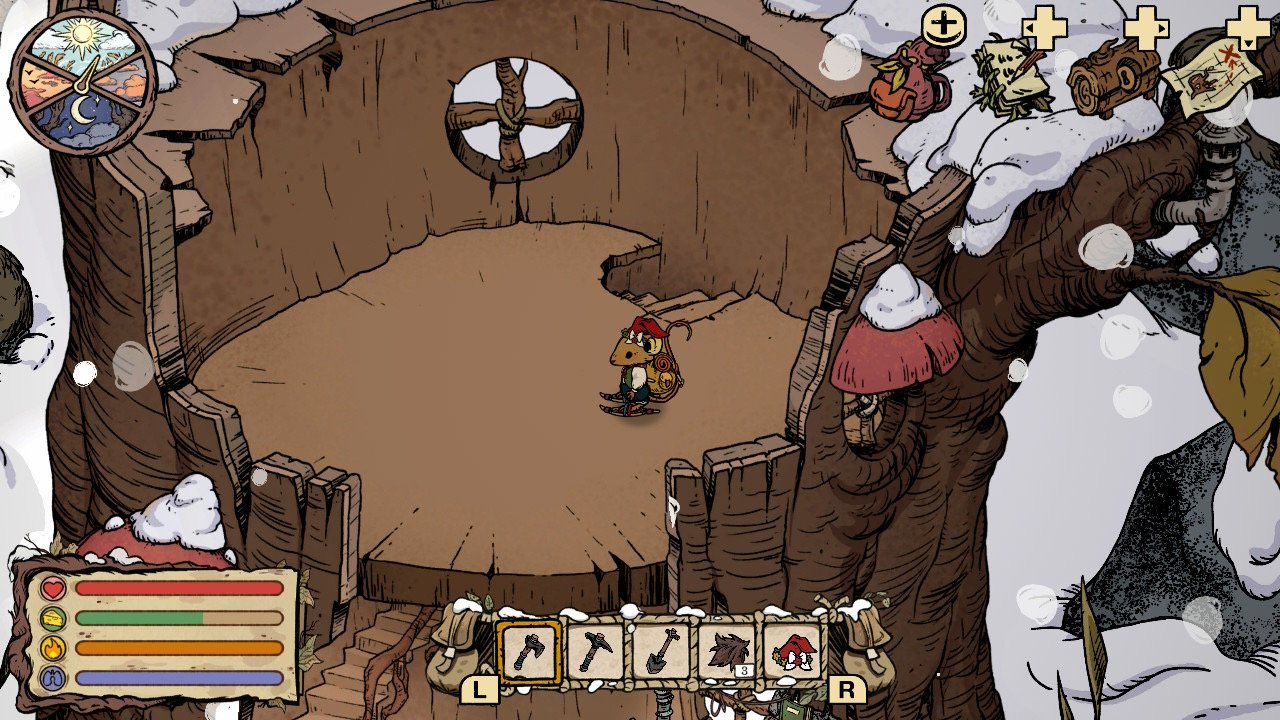The height and width of the screenshot is (720, 1280).
Task: Open the wooden log chest icon
Action: (x=1113, y=78)
